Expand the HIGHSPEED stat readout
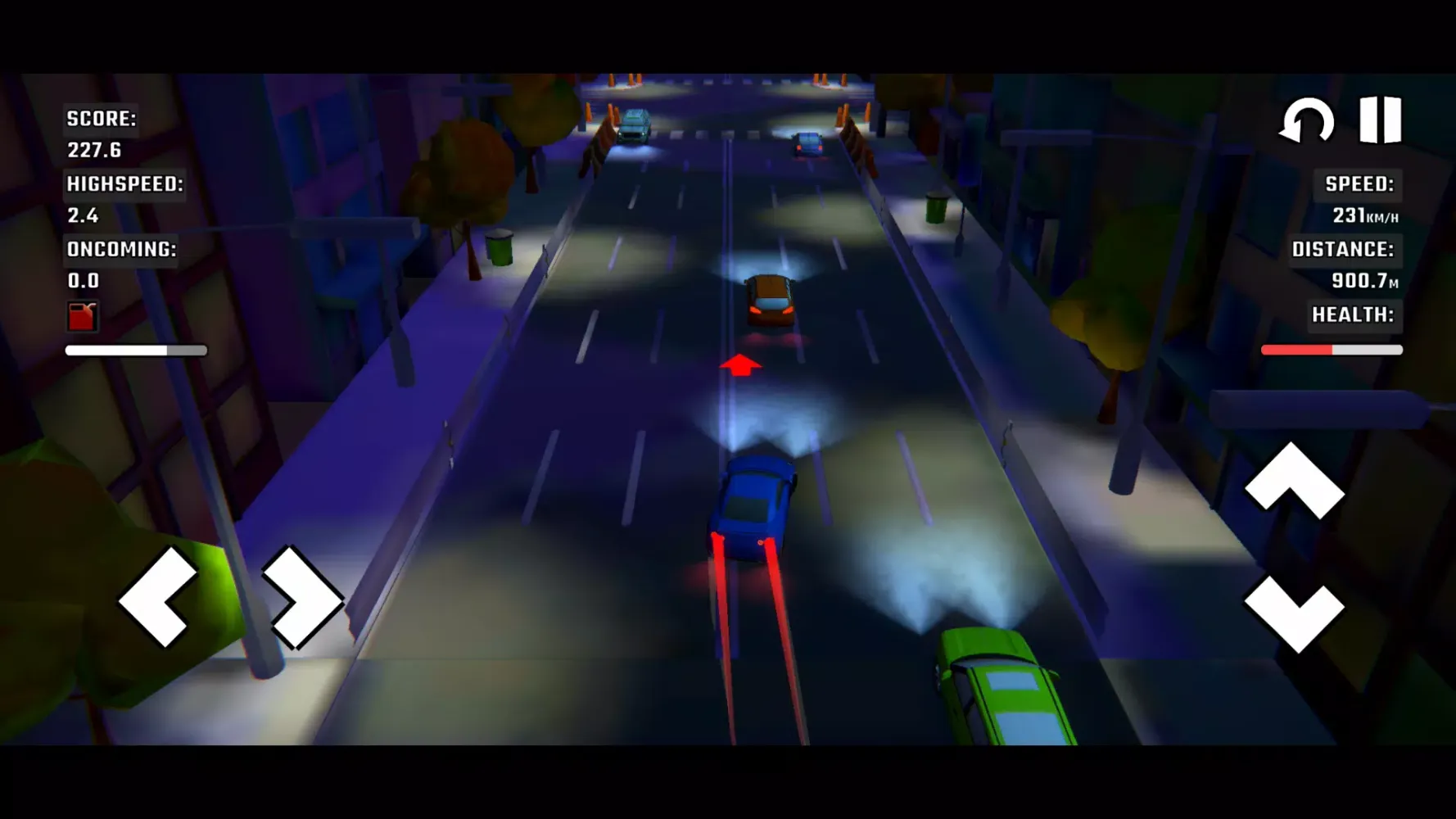Image resolution: width=1456 pixels, height=819 pixels. tap(124, 185)
